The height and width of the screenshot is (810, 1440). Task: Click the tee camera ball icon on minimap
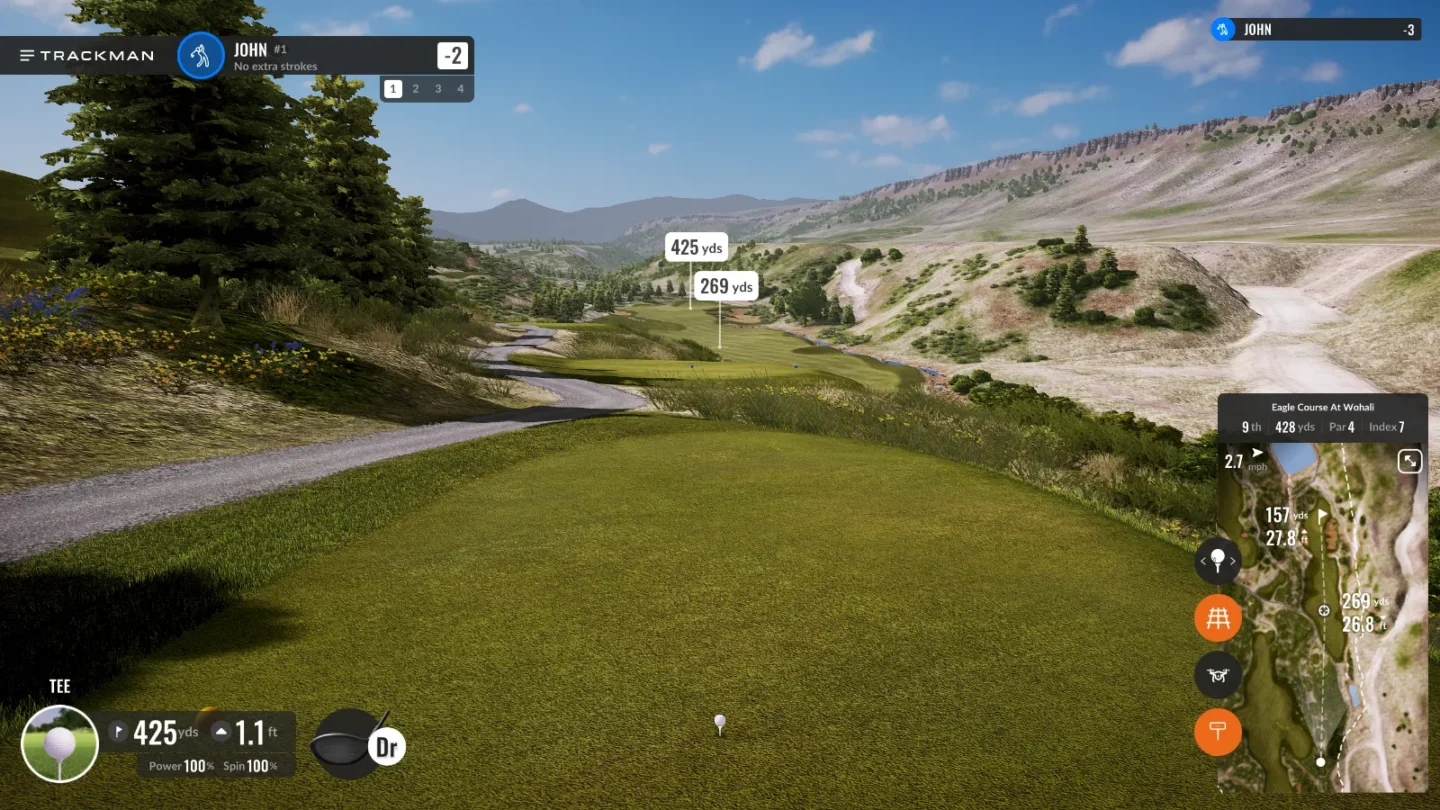click(x=1217, y=562)
